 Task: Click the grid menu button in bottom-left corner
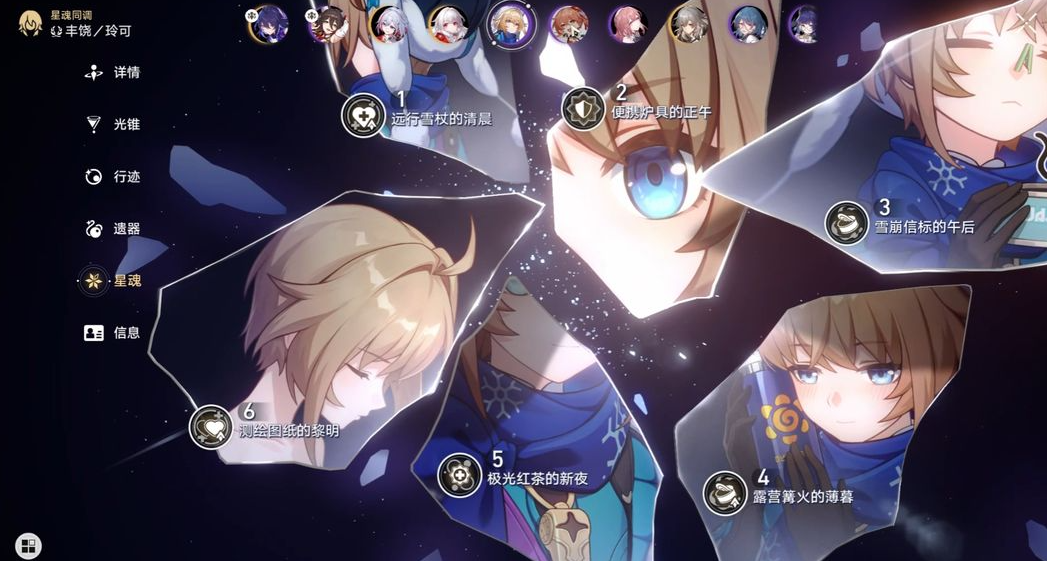click(x=28, y=546)
